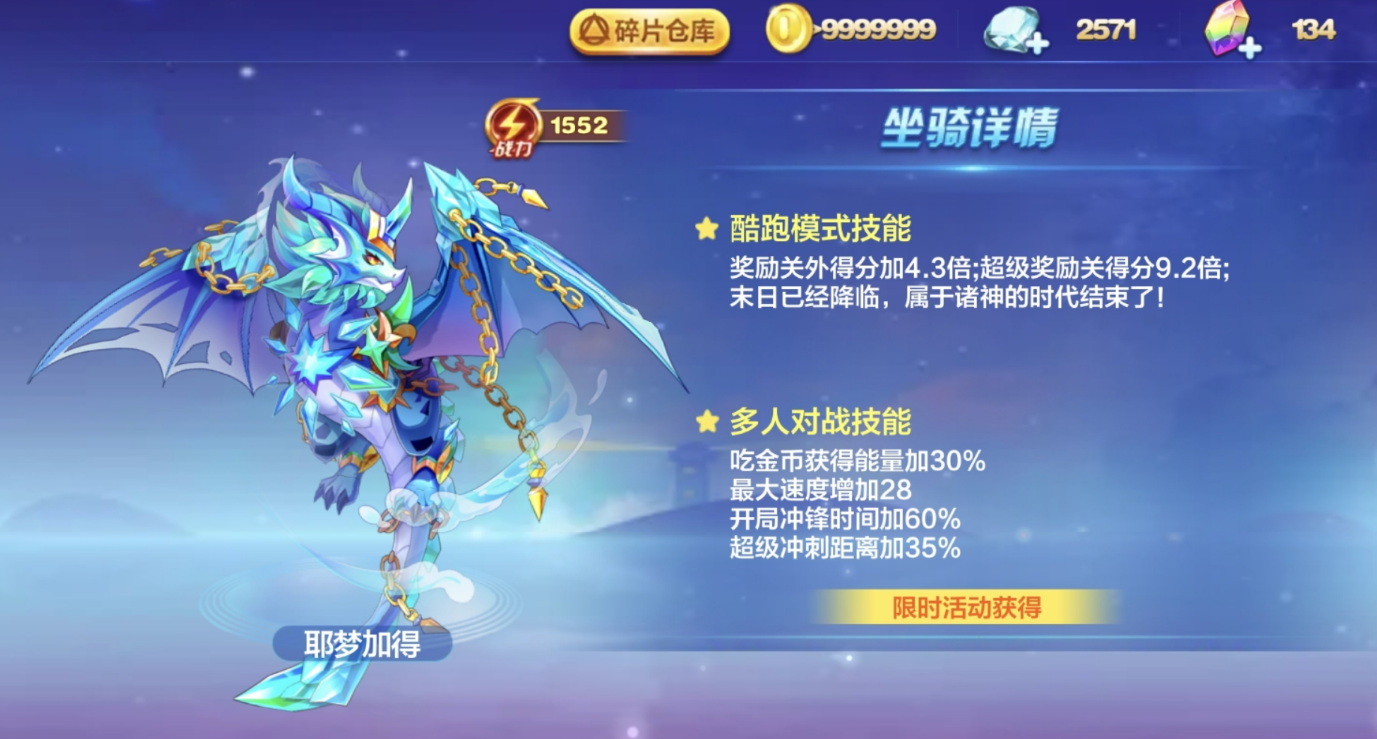Click the gold coin currency icon
The image size is (1377, 739).
tap(789, 28)
